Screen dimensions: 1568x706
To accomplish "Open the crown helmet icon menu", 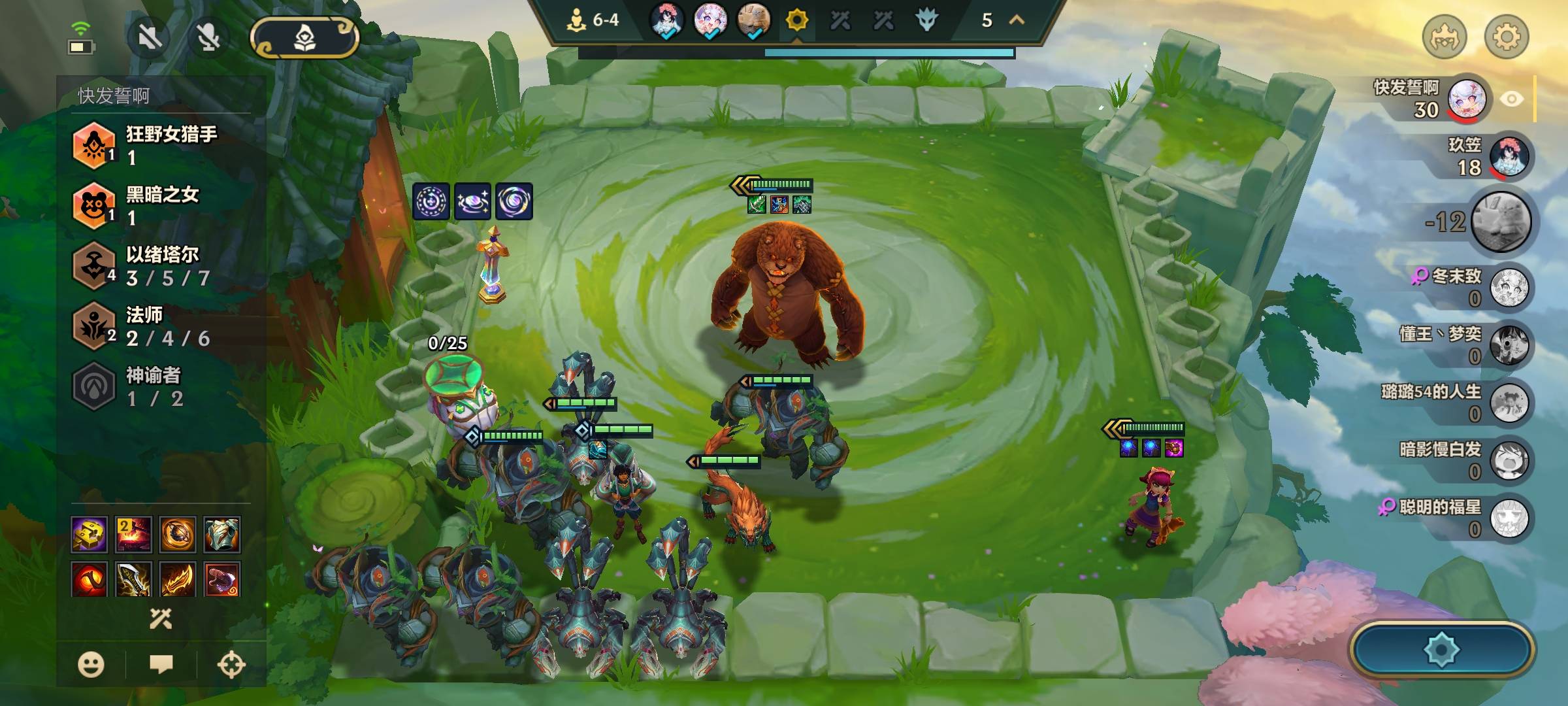I will pyautogui.click(x=1444, y=37).
